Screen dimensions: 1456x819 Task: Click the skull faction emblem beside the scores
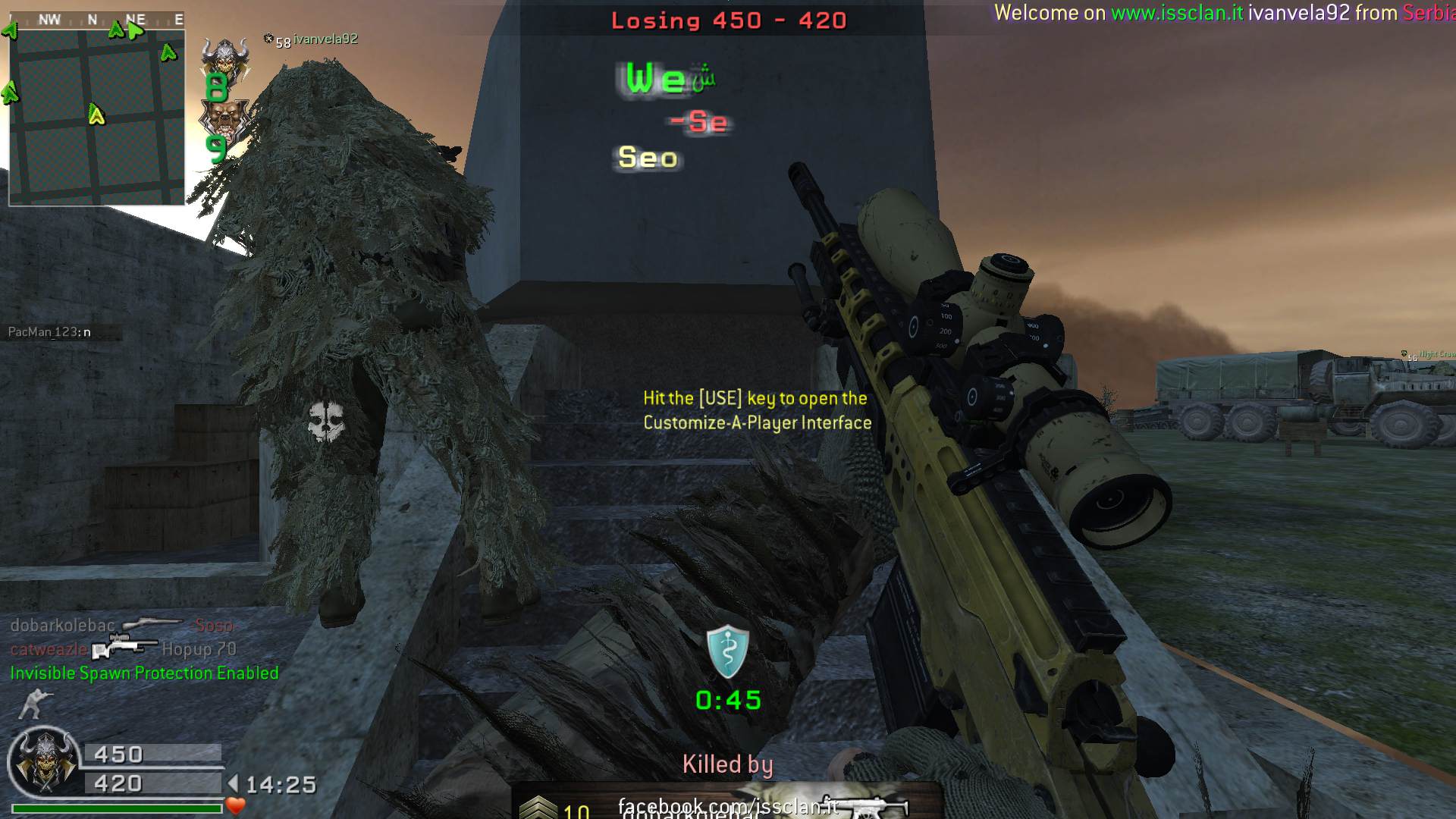(x=44, y=762)
